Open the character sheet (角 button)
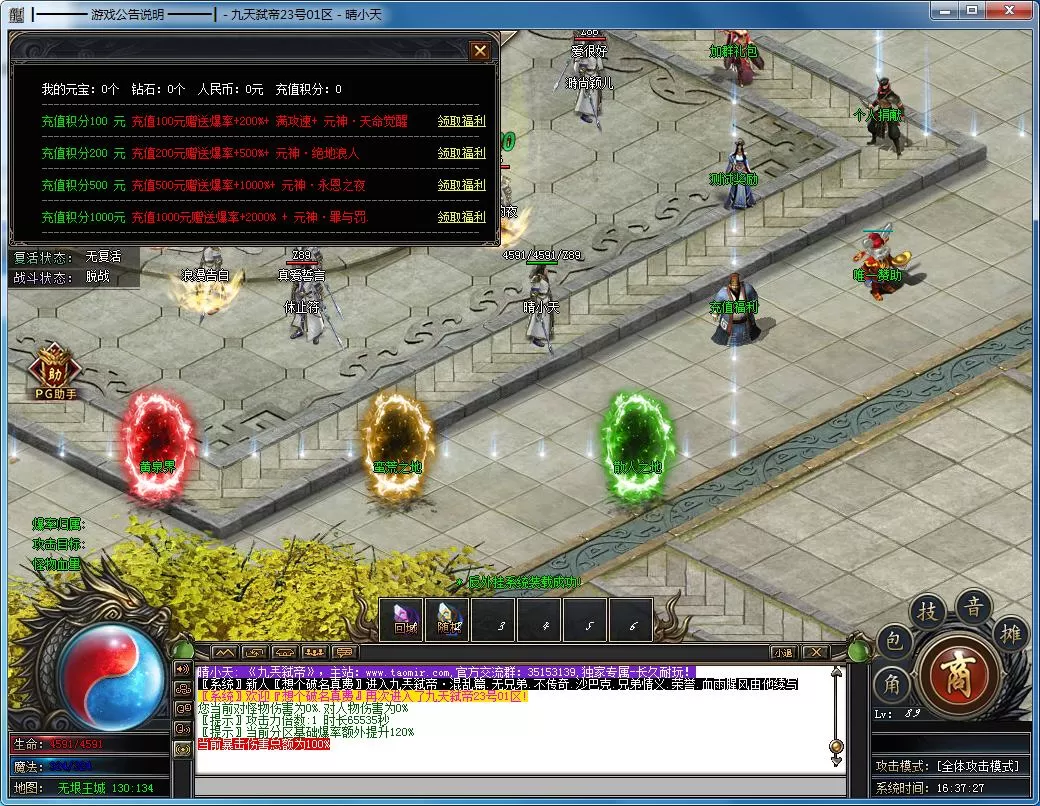Viewport: 1040px width, 806px height. point(891,686)
